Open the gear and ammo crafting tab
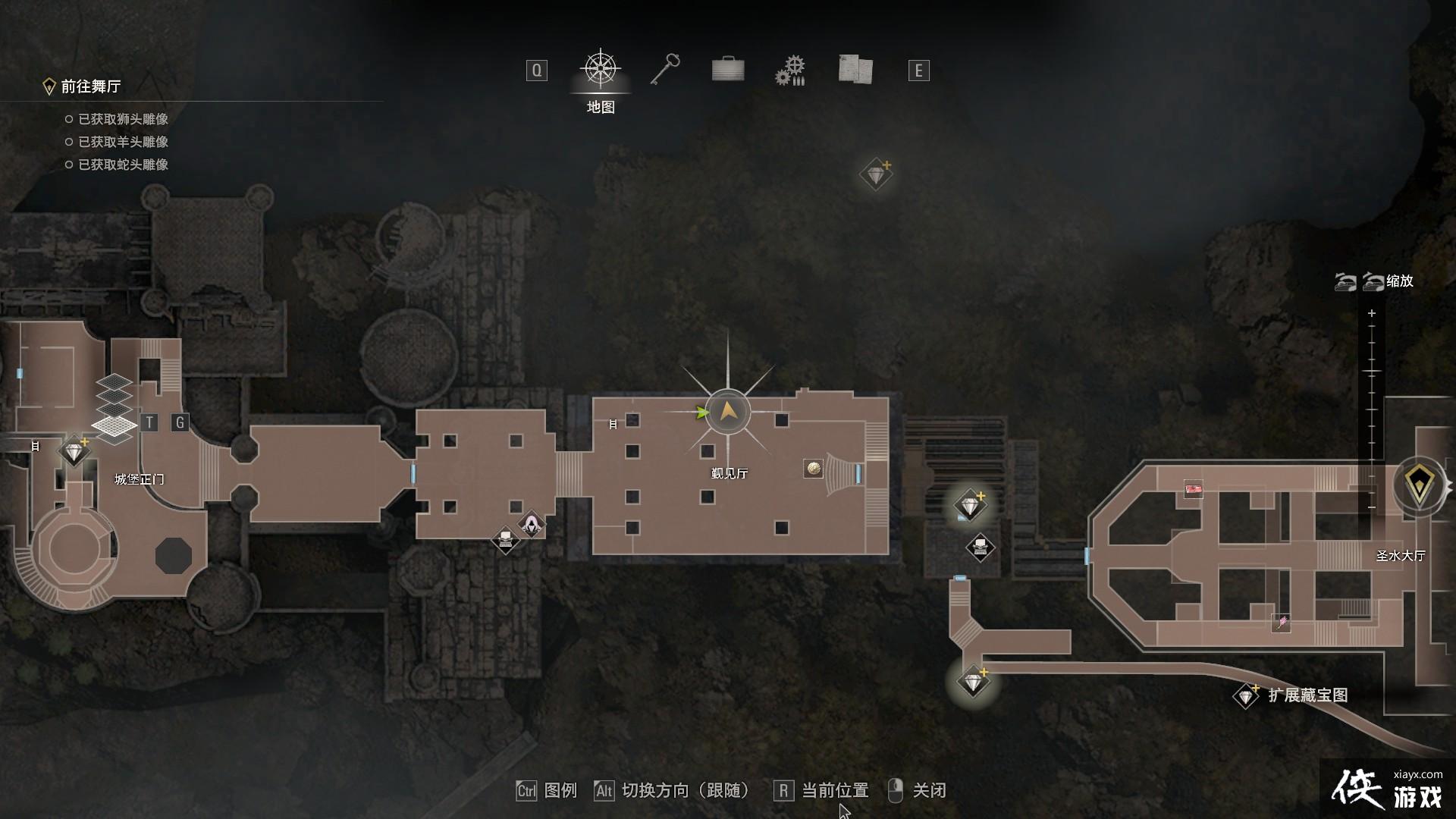1456x819 pixels. click(x=790, y=71)
